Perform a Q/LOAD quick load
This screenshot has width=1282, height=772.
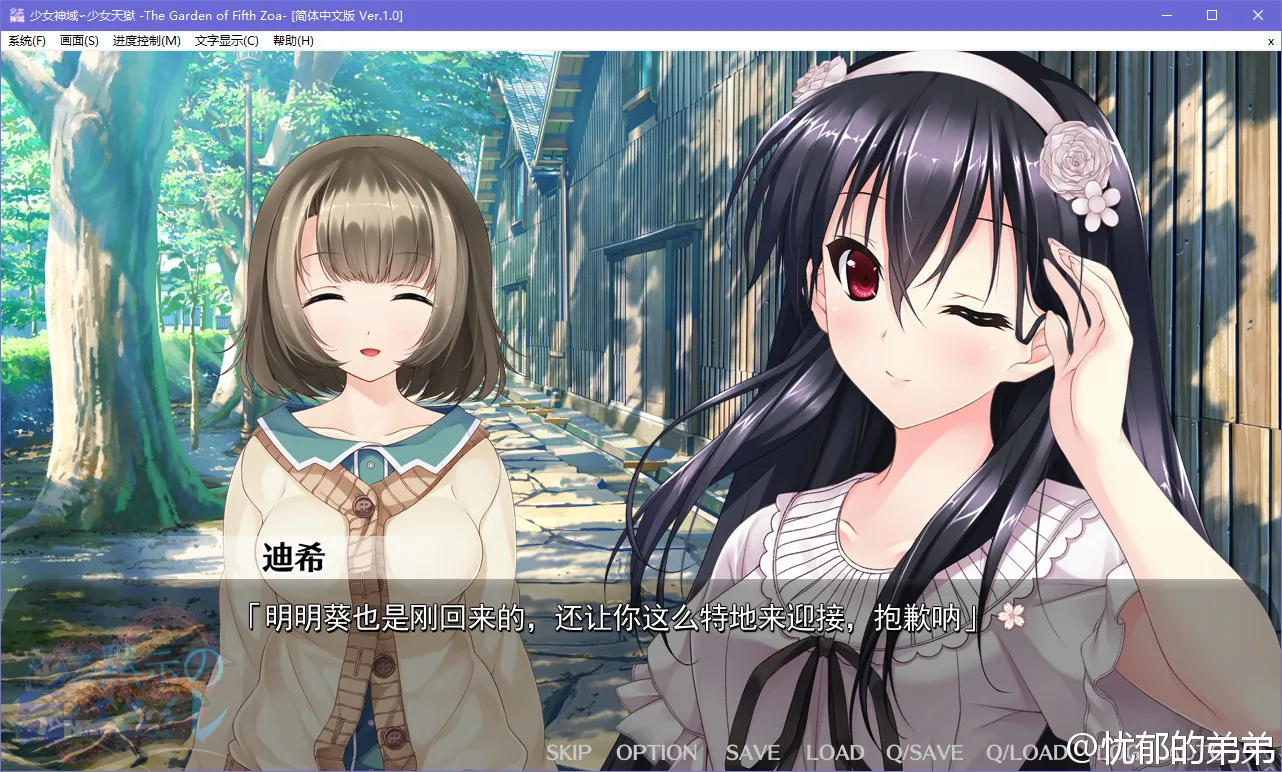(1026, 753)
